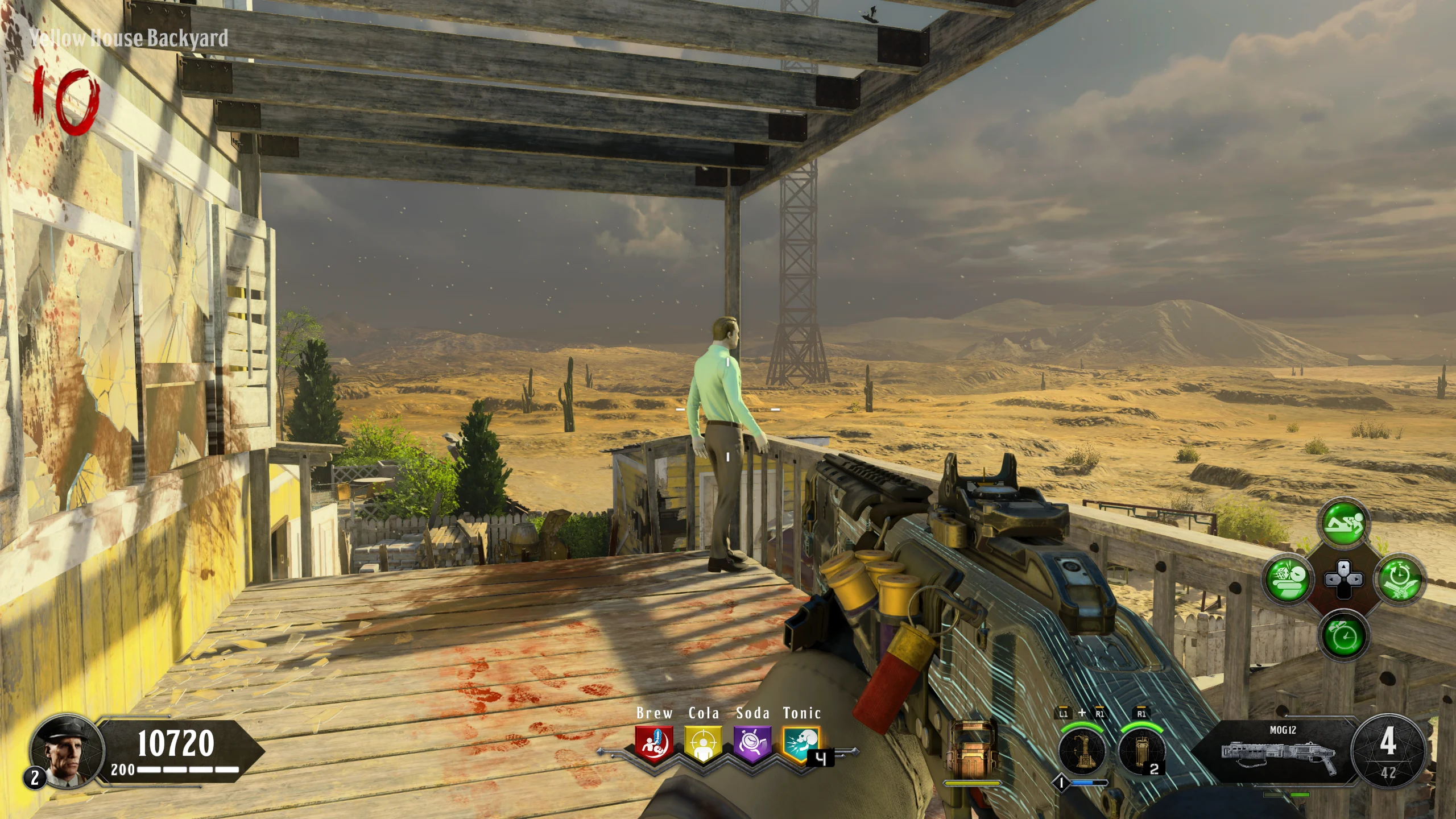Use the left elixir with dice icon

1288,578
